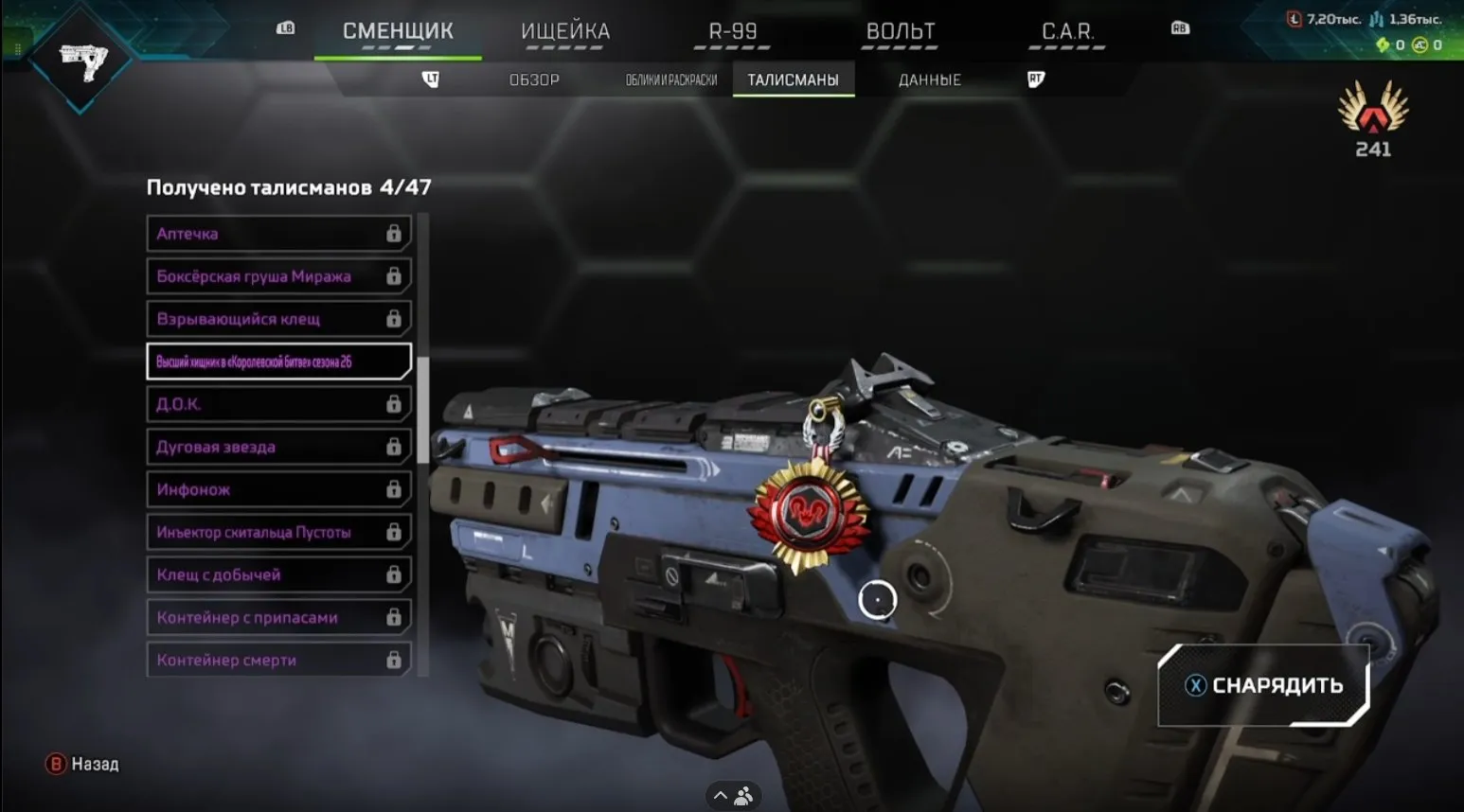Expand the chevron at bottom of screen
The width and height of the screenshot is (1464, 812).
[x=719, y=795]
